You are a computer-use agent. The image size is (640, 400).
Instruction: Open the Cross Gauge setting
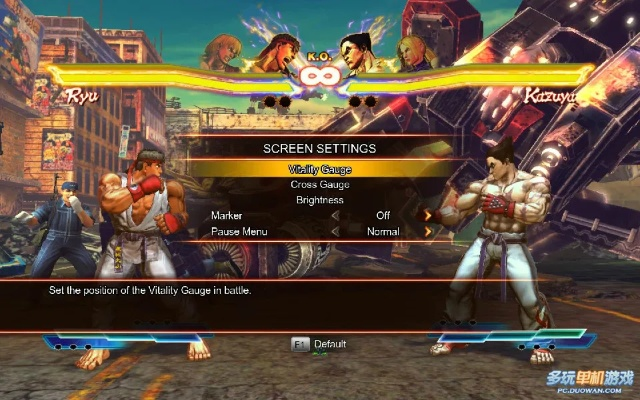(x=319, y=184)
